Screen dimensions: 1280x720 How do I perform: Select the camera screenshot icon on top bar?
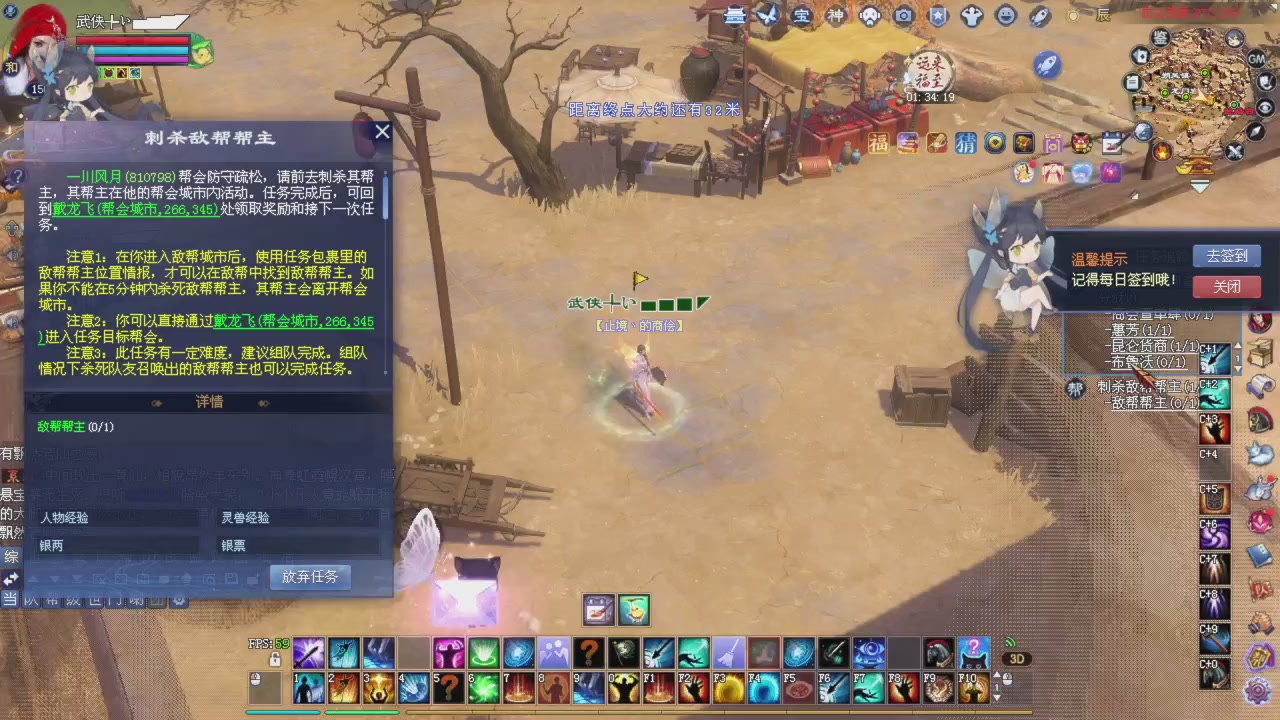[903, 15]
